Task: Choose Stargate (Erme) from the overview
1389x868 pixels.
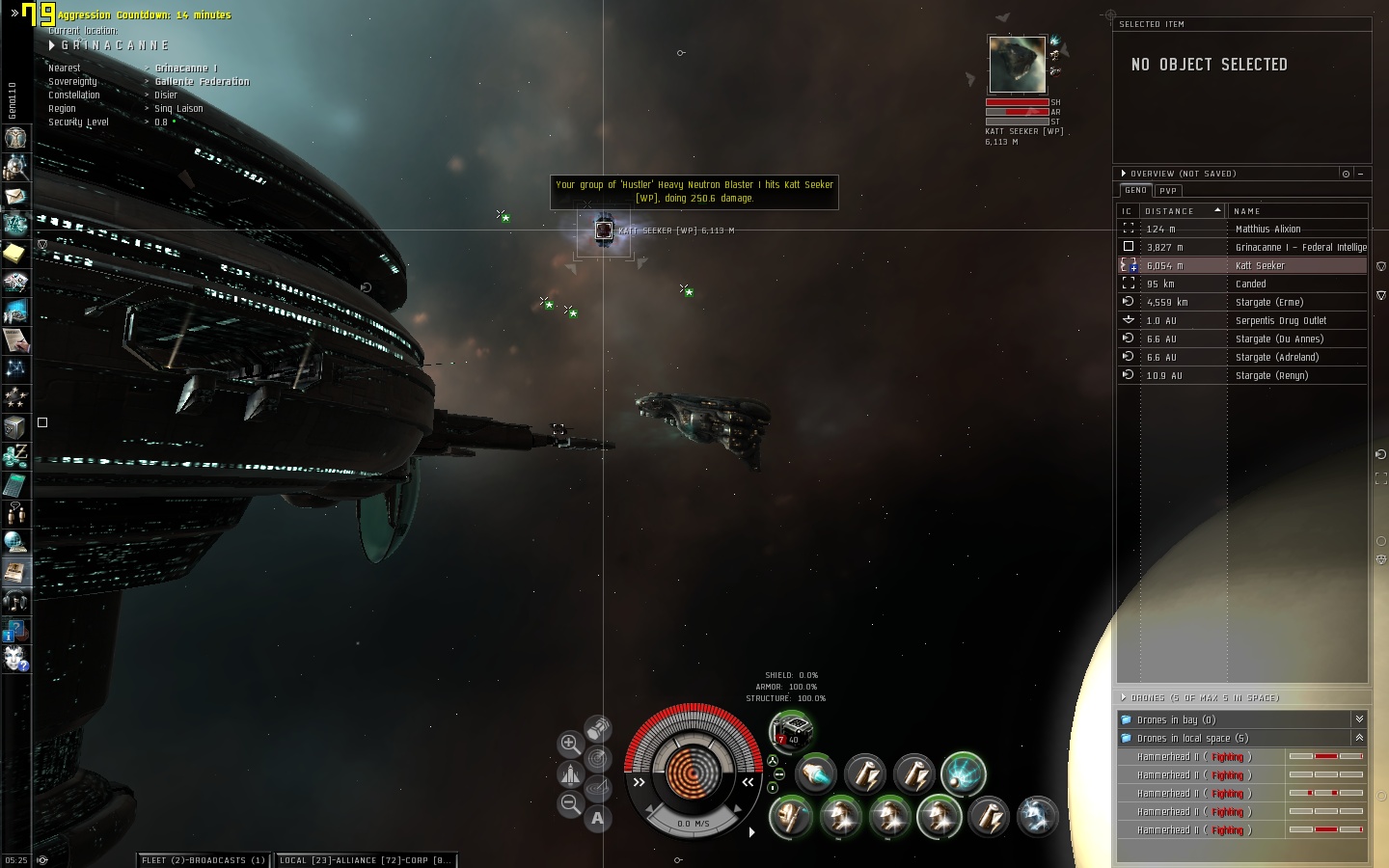Action: tap(1268, 303)
